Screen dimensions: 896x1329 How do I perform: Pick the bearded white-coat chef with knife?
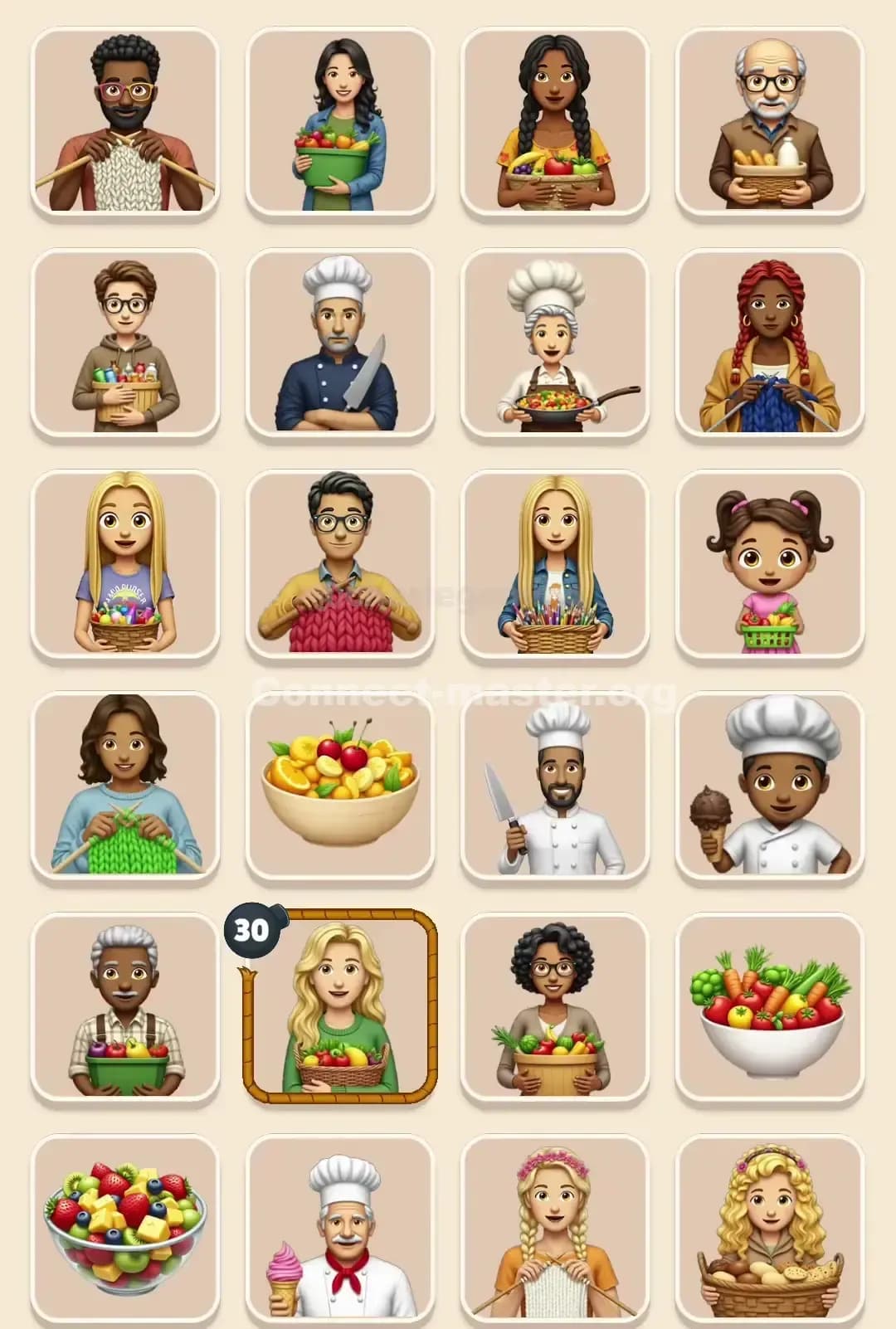(554, 785)
